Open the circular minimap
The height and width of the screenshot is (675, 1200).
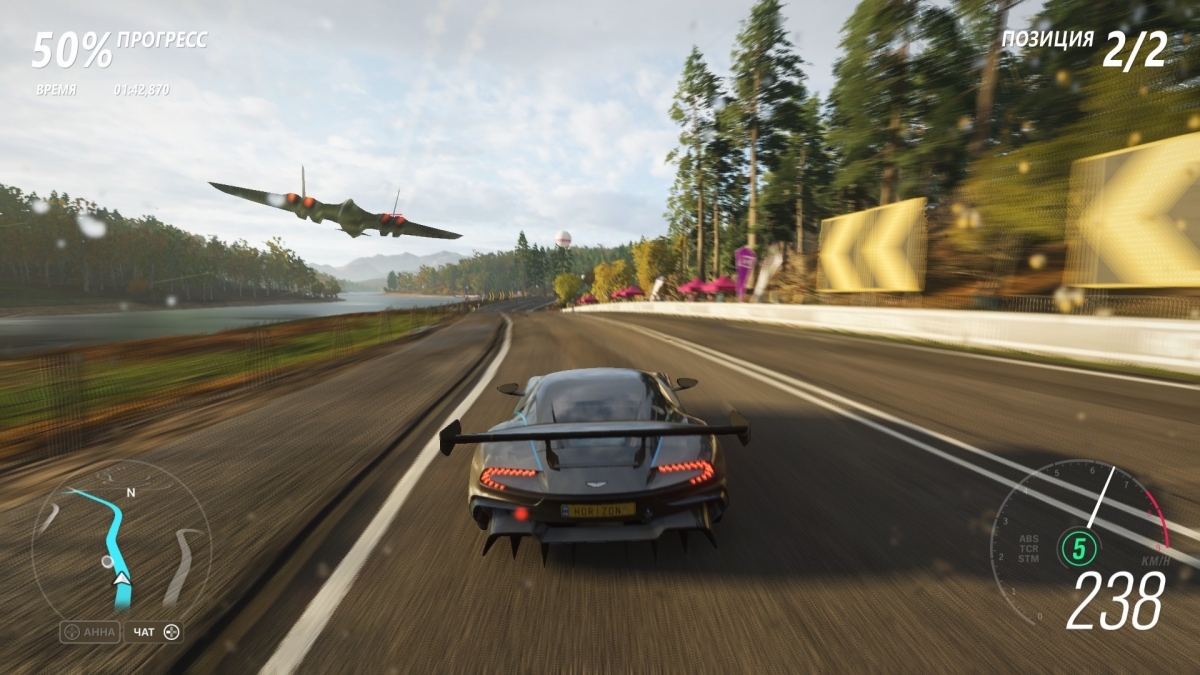[120, 540]
